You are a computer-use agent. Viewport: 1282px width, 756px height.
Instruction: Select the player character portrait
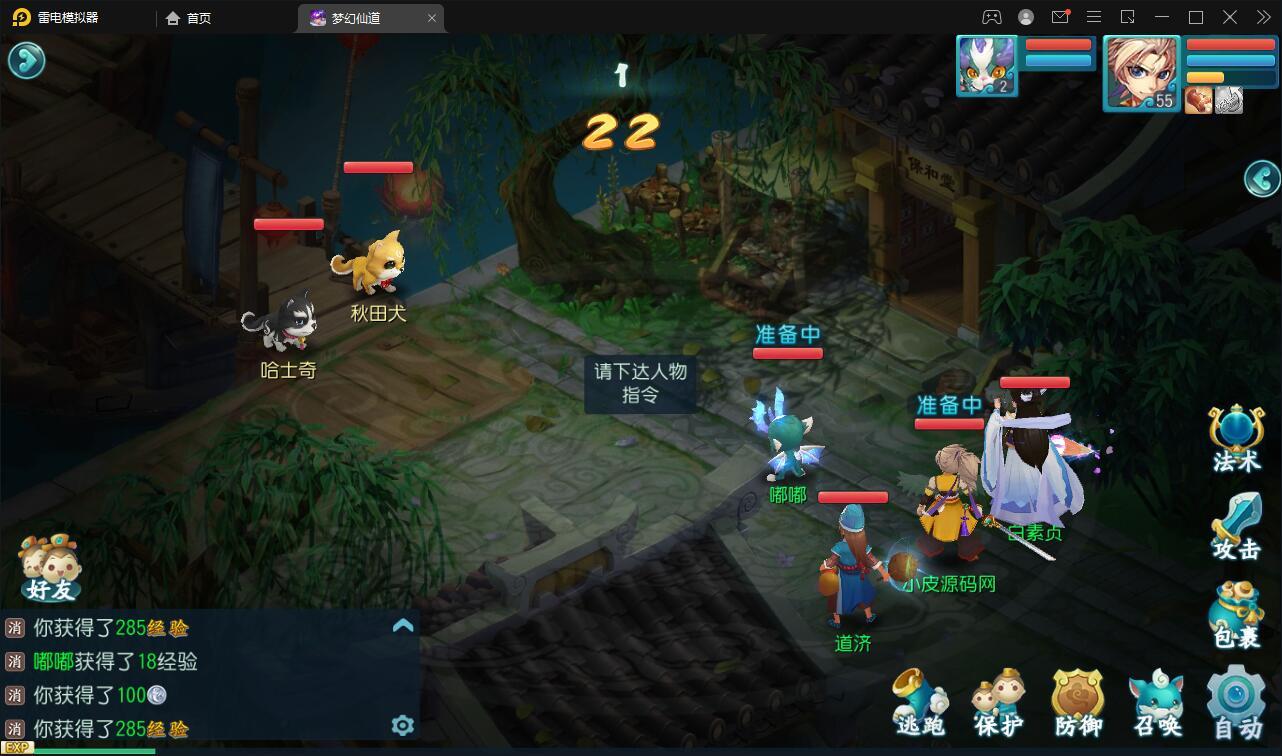coord(1142,73)
